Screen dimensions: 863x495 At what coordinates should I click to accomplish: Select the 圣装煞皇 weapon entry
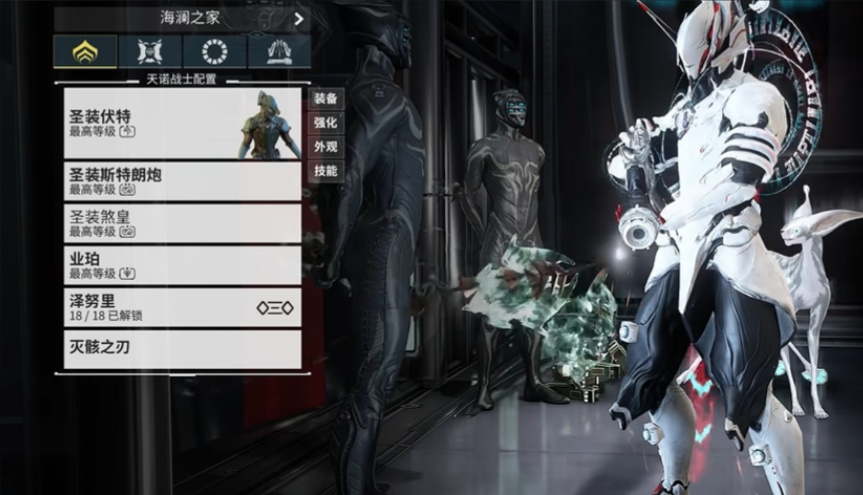(x=182, y=222)
